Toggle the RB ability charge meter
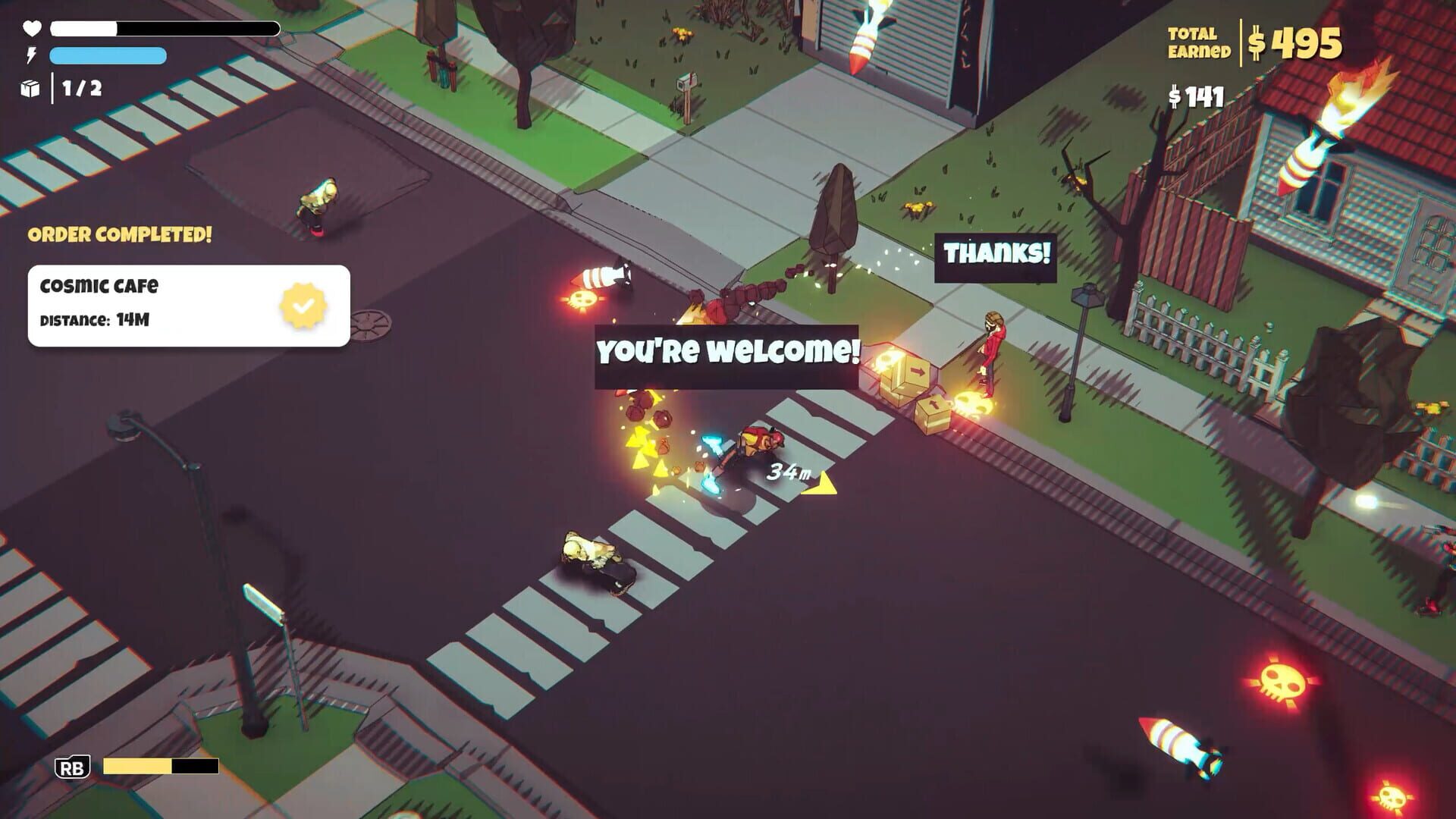The height and width of the screenshot is (819, 1456). pyautogui.click(x=159, y=766)
